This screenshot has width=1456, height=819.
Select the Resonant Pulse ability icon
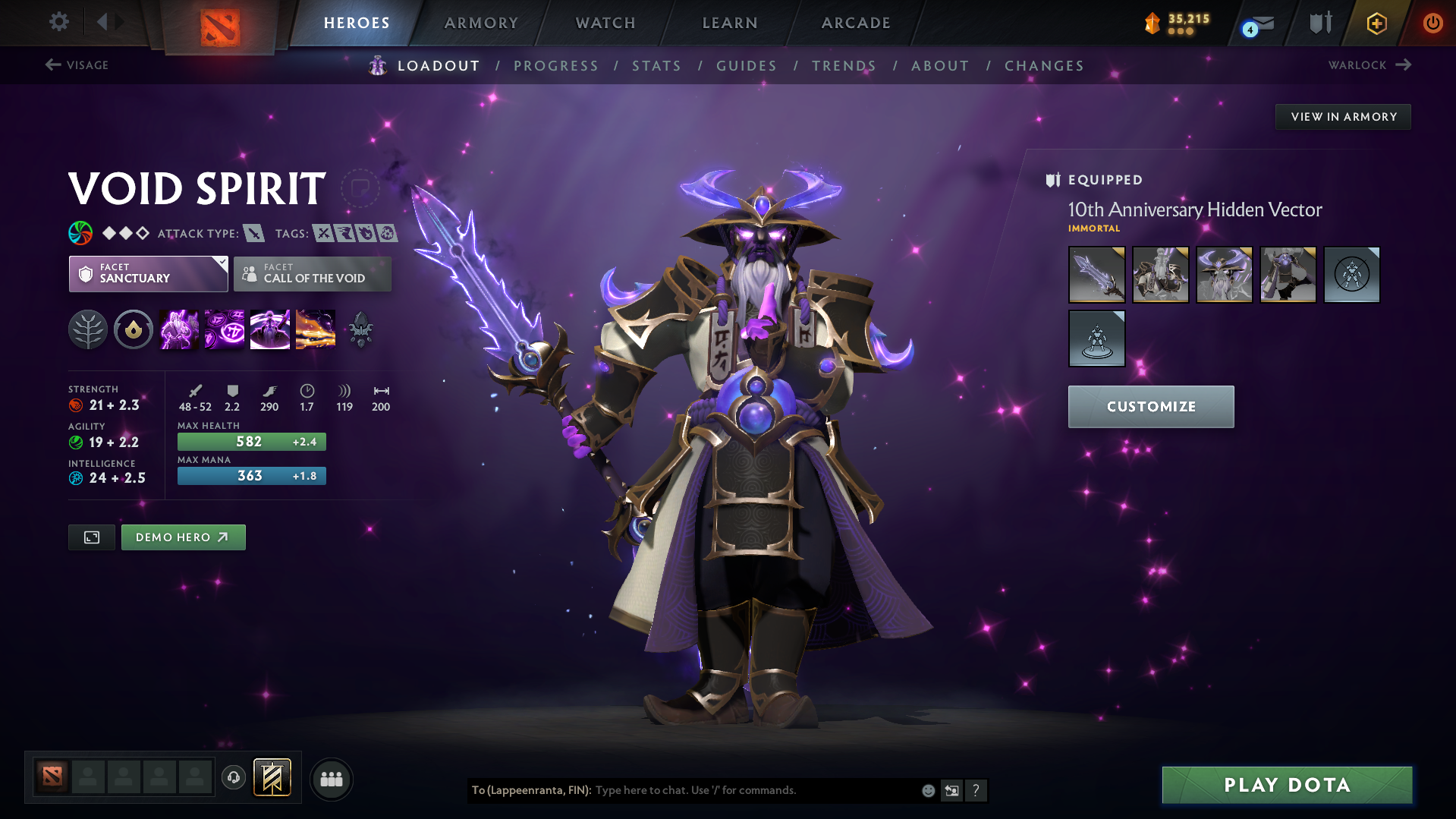269,329
